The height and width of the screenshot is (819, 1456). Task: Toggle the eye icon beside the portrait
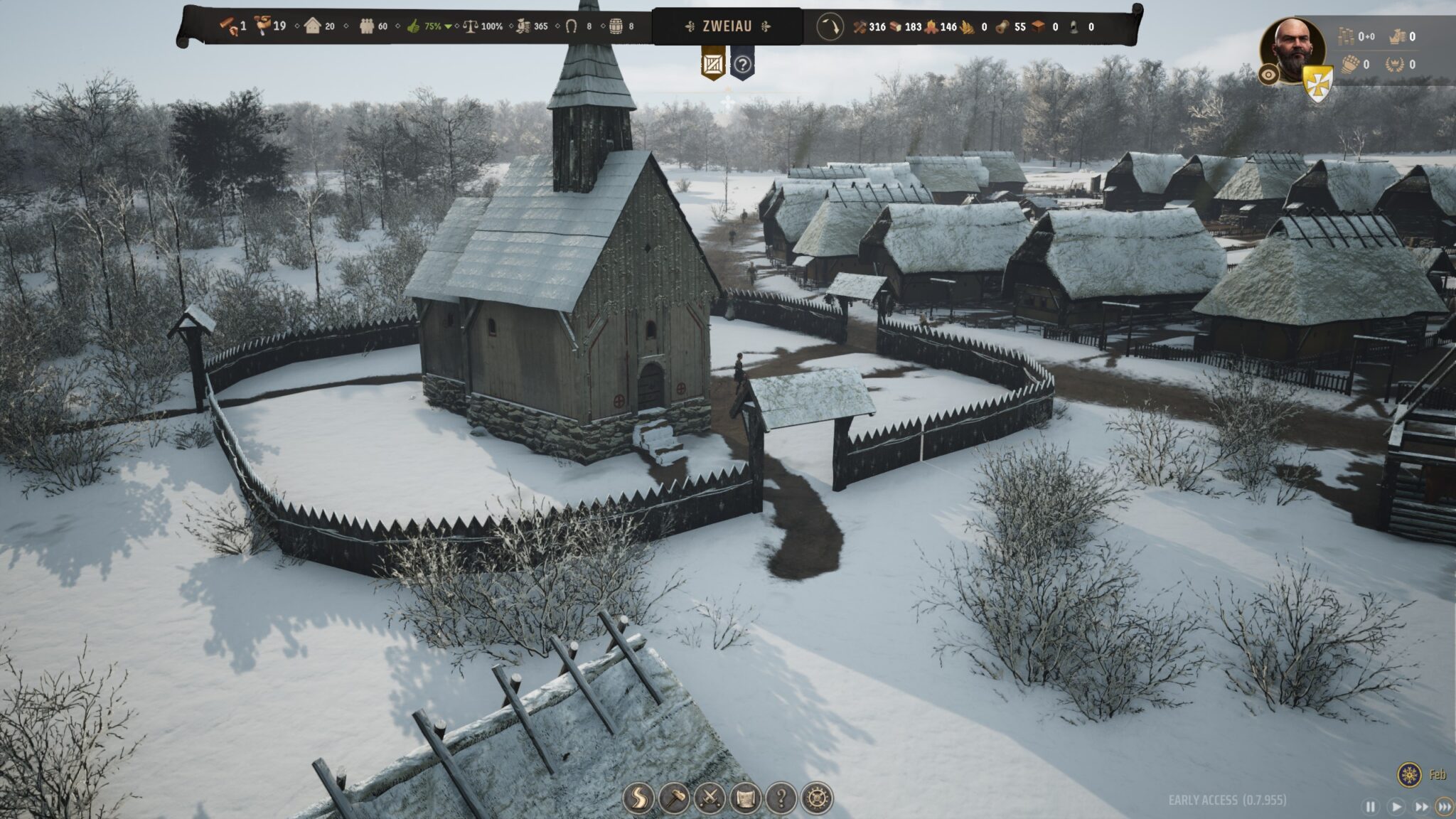coord(1269,75)
